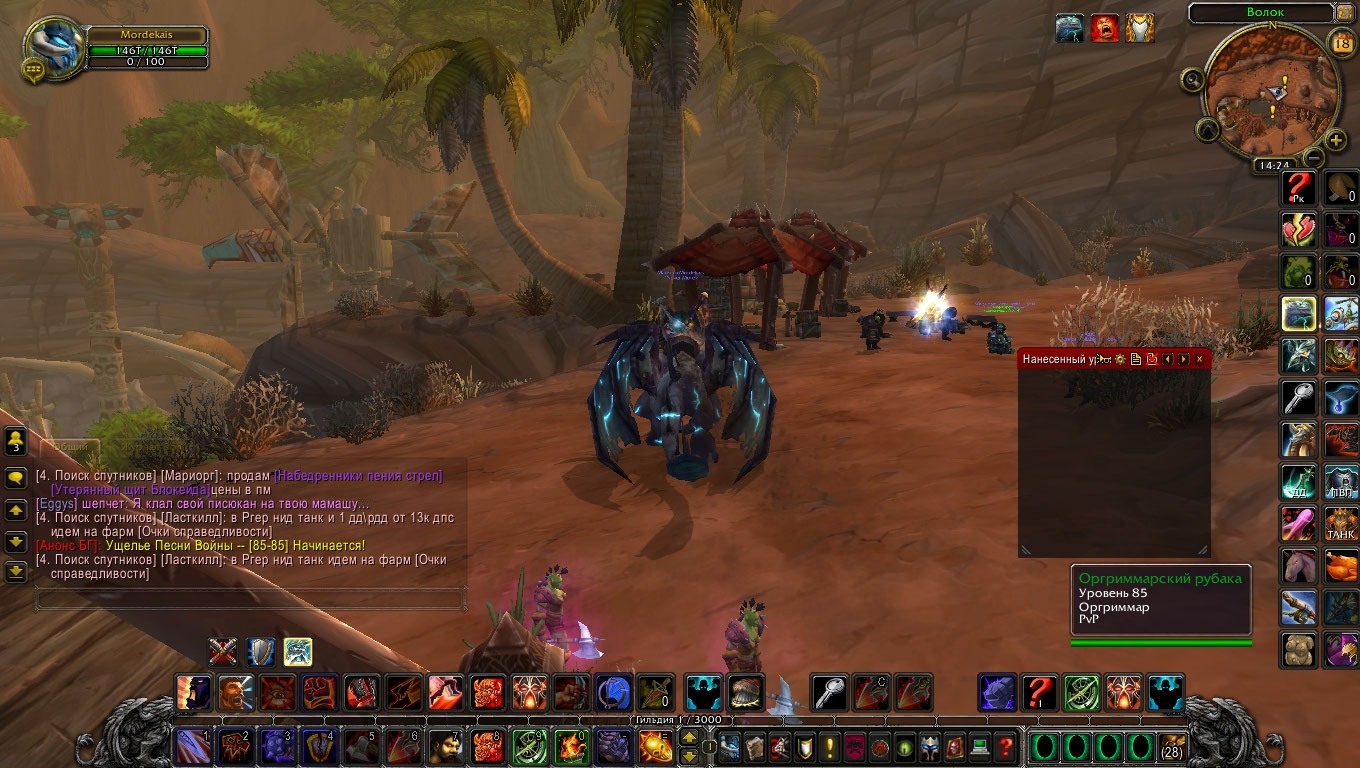Open the calendar showing day 18
Viewport: 1360px width, 768px height.
[x=1342, y=42]
